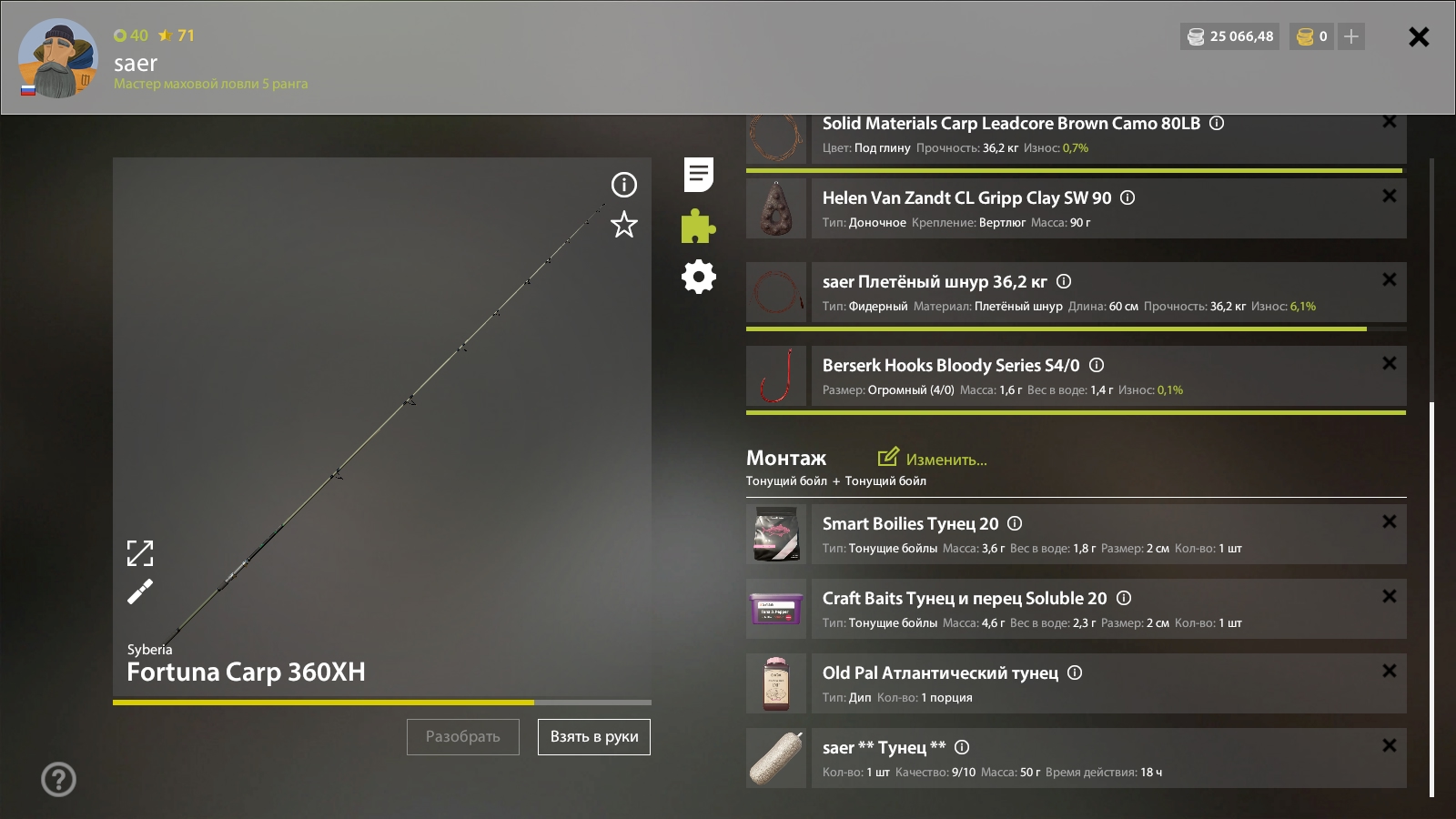
Task: Switch to the document notes tab
Action: (698, 175)
